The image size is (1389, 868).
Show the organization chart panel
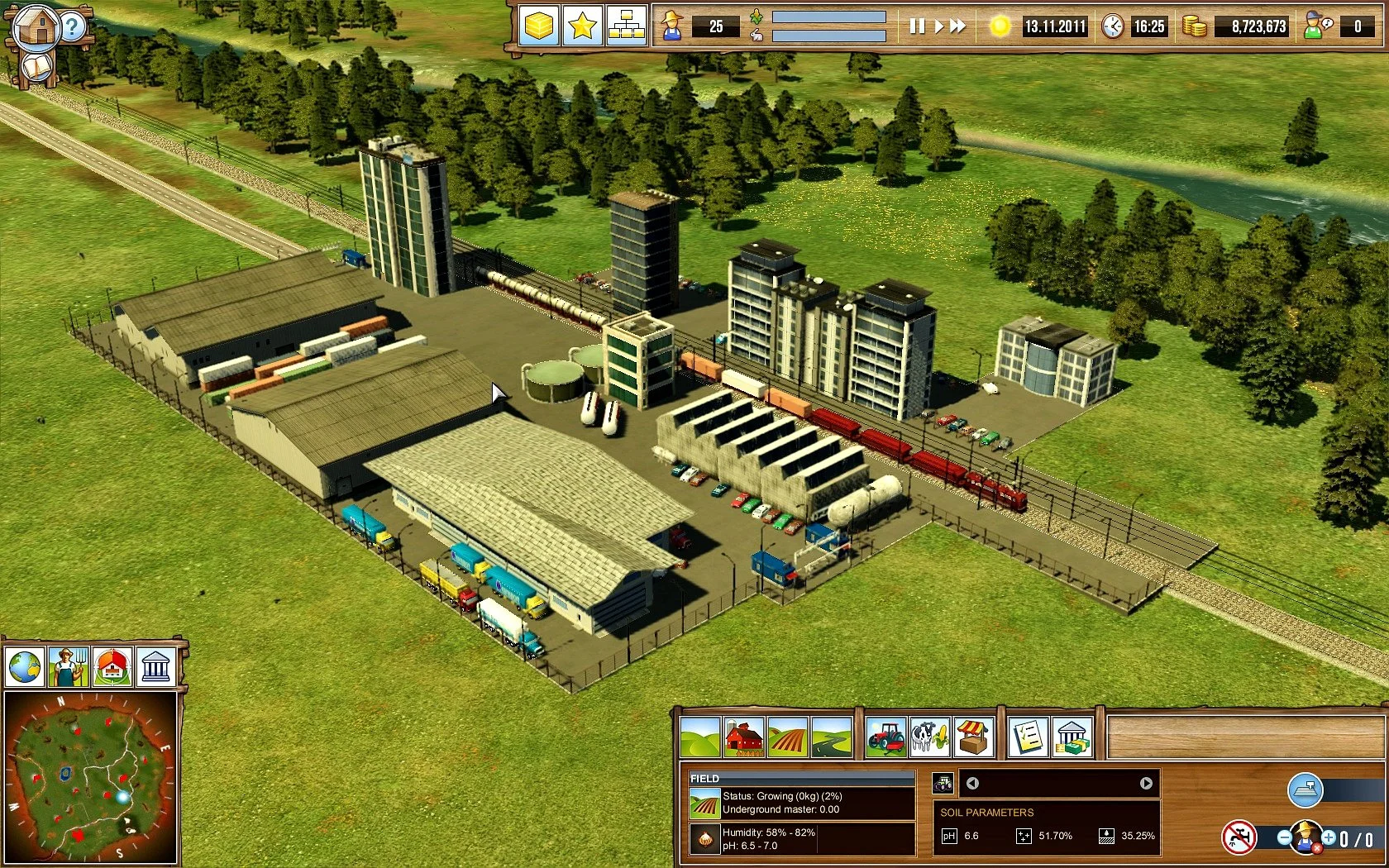[x=626, y=26]
